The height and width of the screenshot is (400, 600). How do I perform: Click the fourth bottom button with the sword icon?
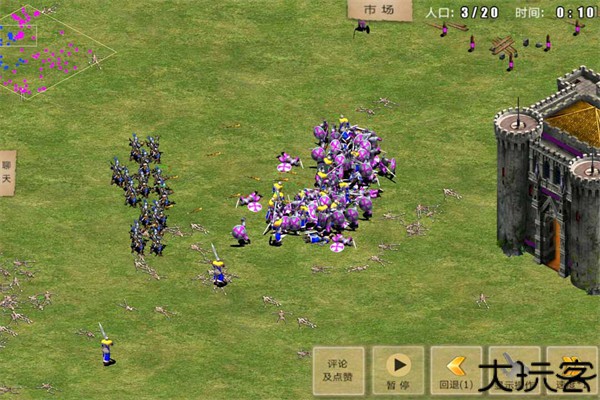pos(514,371)
